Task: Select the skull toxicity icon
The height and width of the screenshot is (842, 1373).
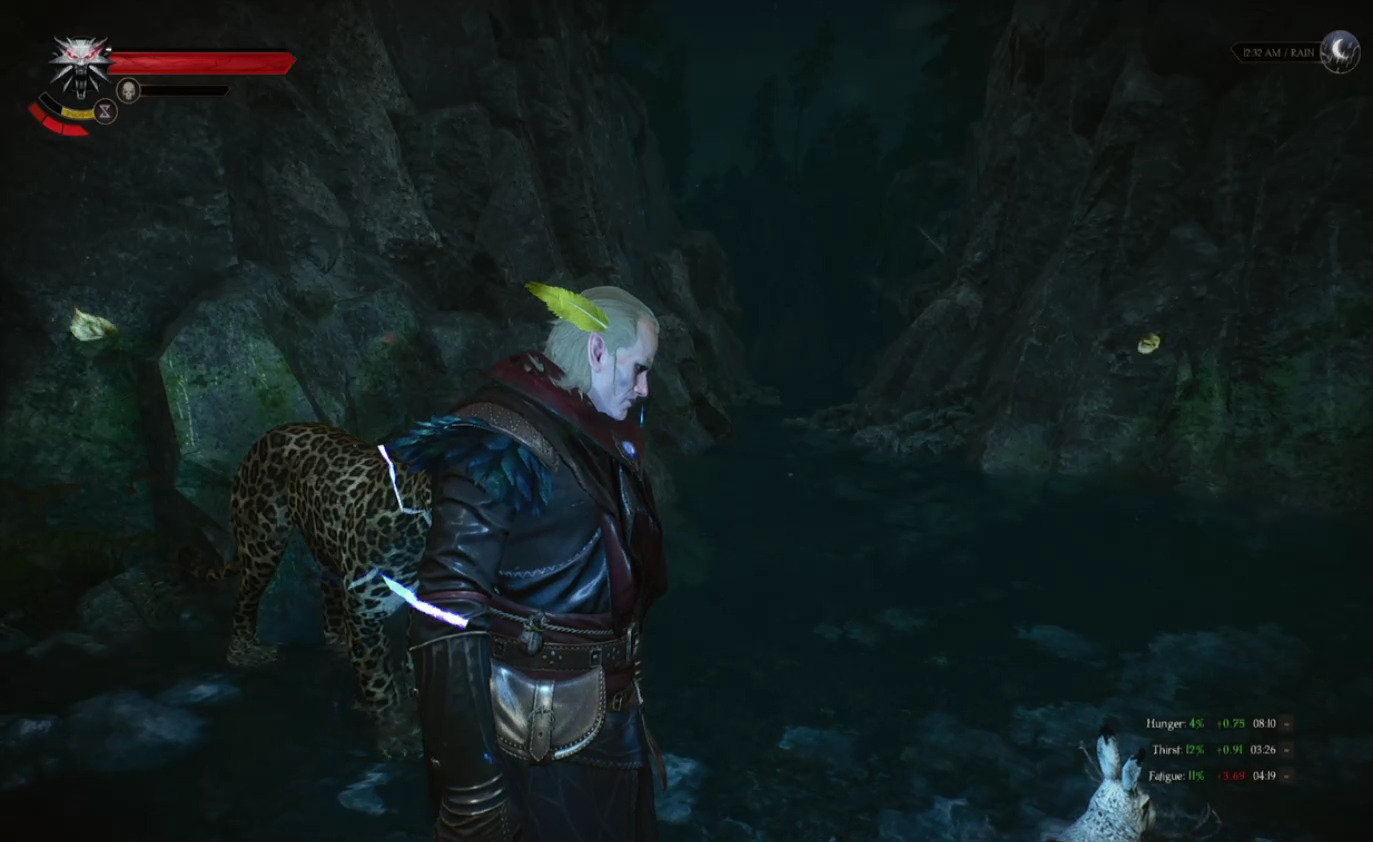Action: tap(128, 90)
